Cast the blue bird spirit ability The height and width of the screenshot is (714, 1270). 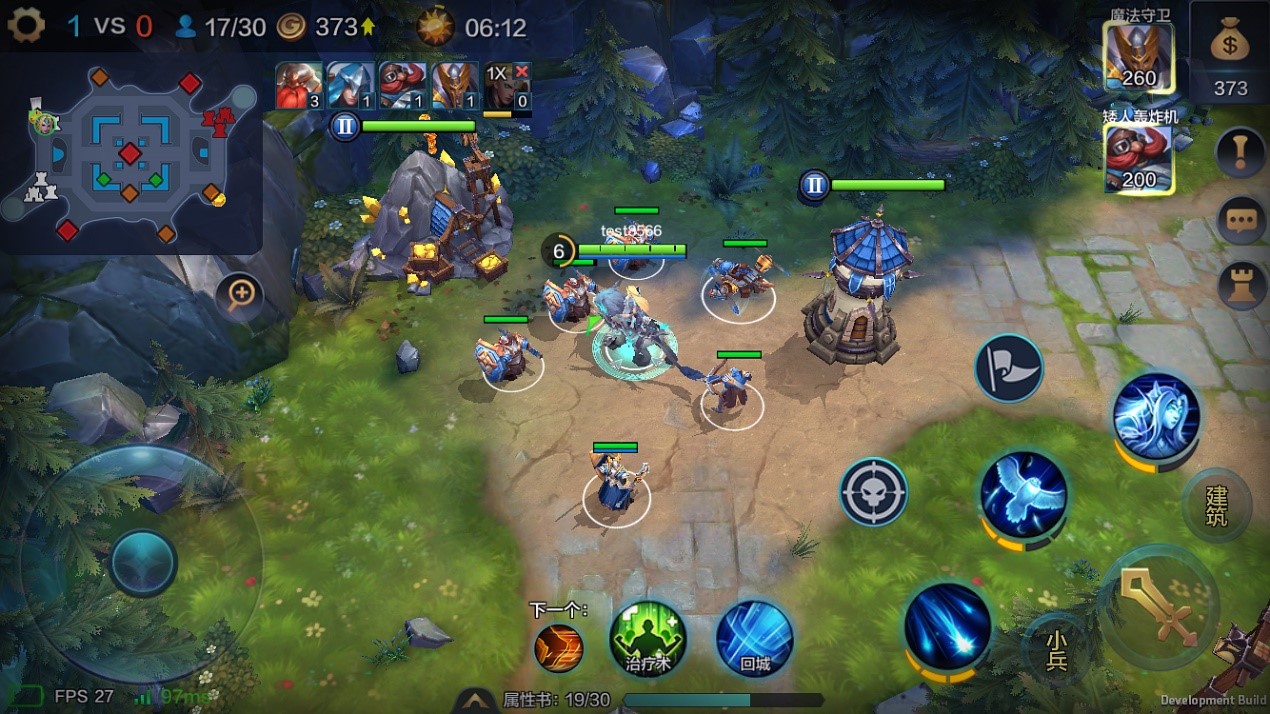tap(1023, 496)
